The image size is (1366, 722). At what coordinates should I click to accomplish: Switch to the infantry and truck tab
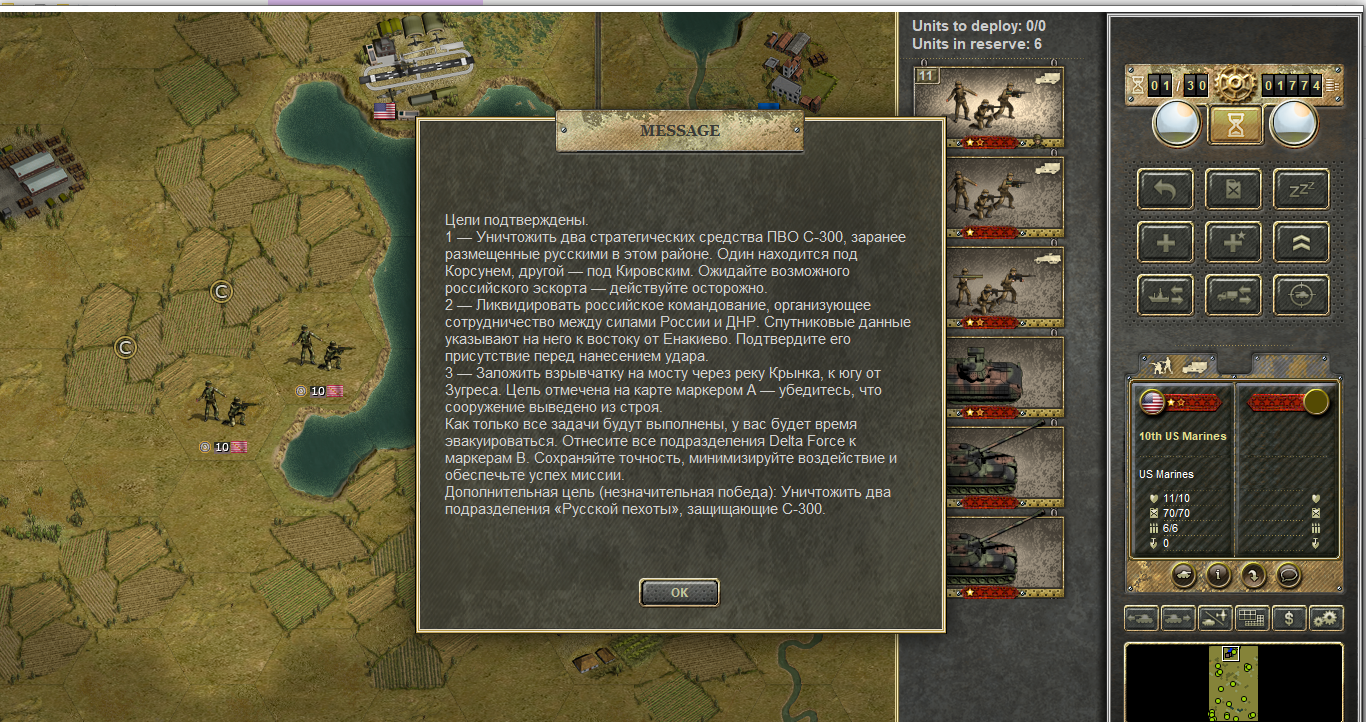tap(1178, 365)
